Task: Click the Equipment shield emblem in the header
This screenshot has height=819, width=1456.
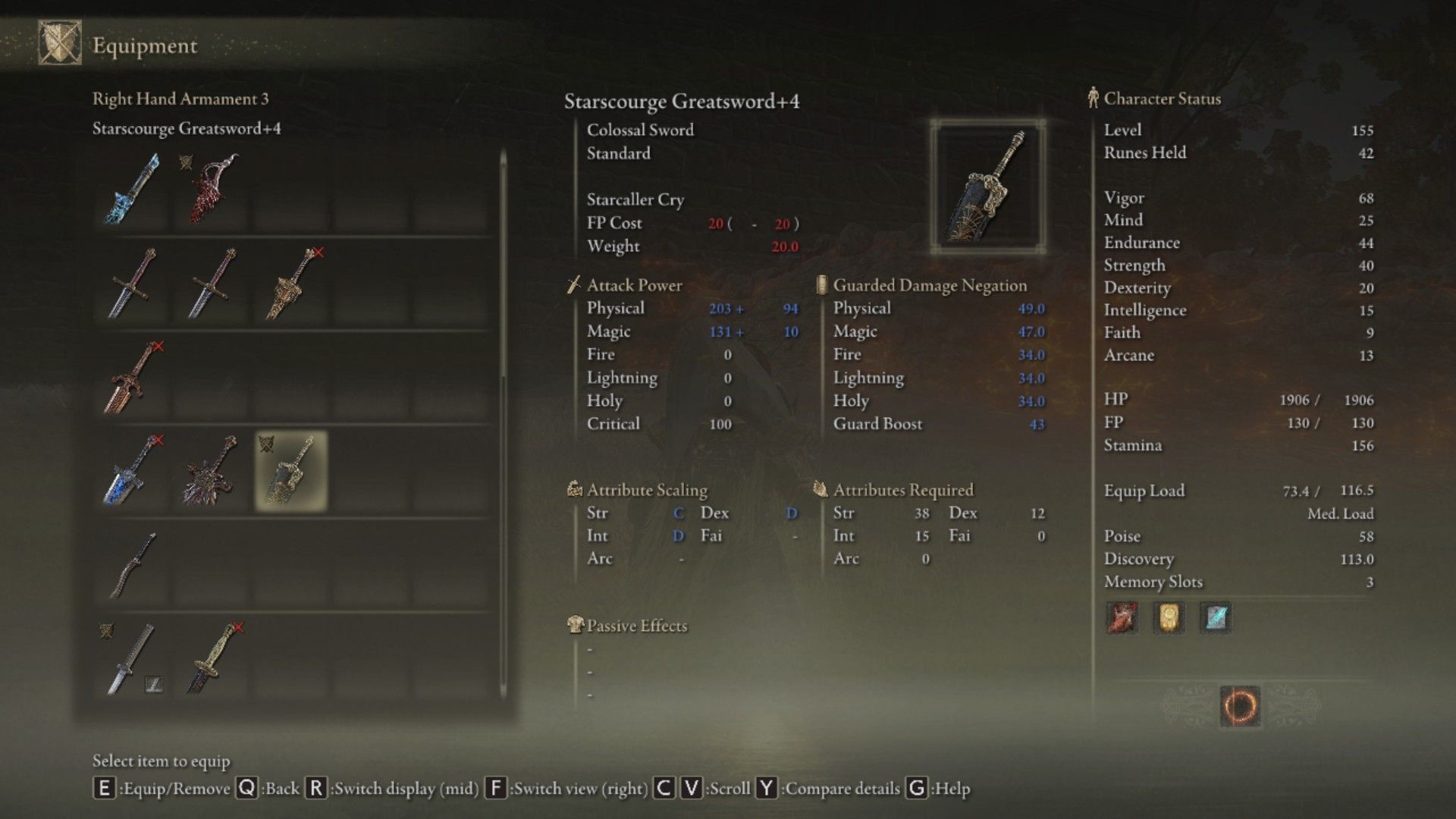Action: (59, 43)
